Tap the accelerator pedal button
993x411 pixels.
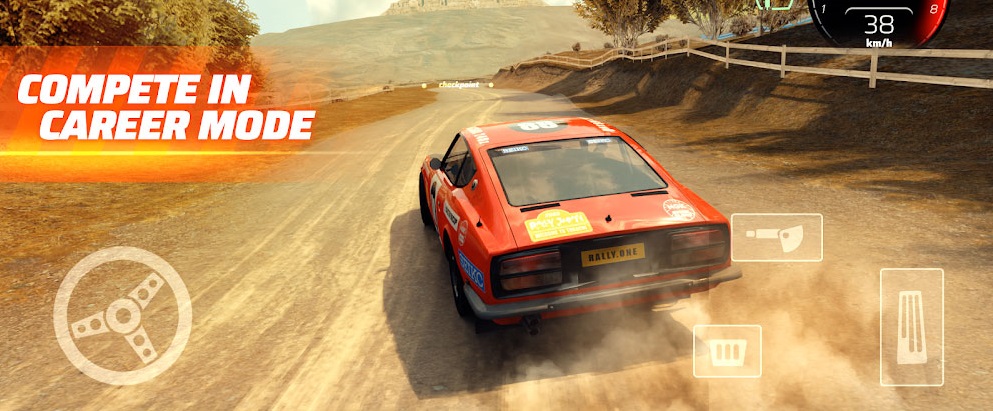coord(911,326)
